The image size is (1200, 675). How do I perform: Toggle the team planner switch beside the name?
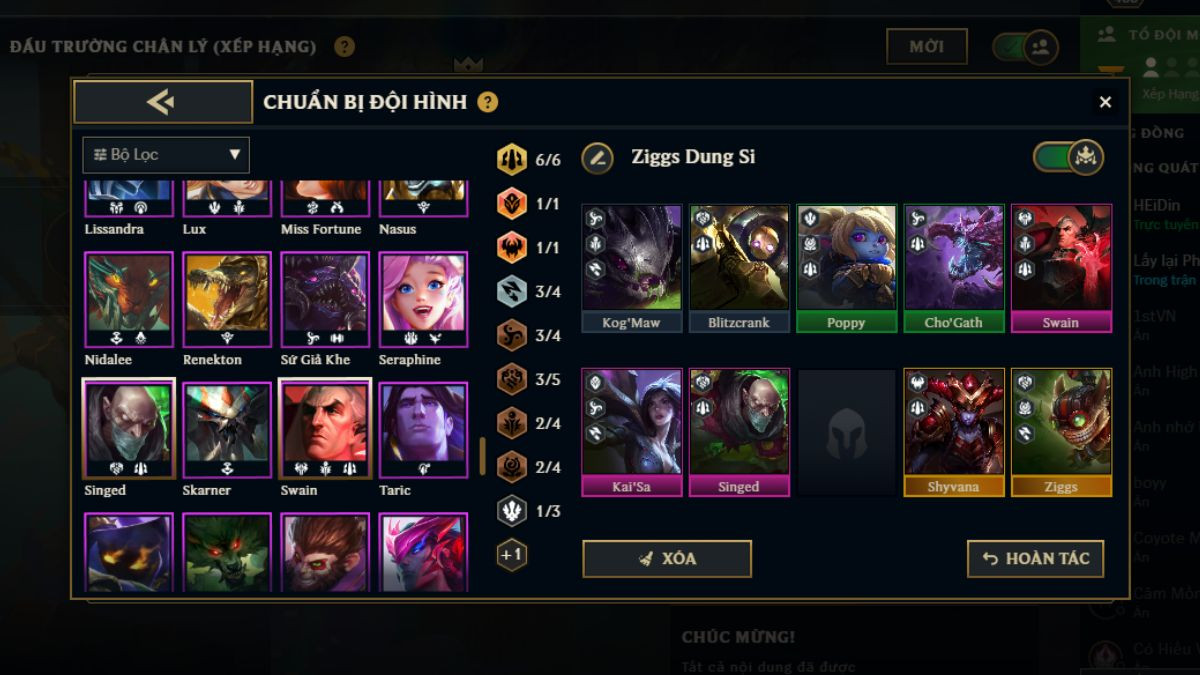point(1067,157)
